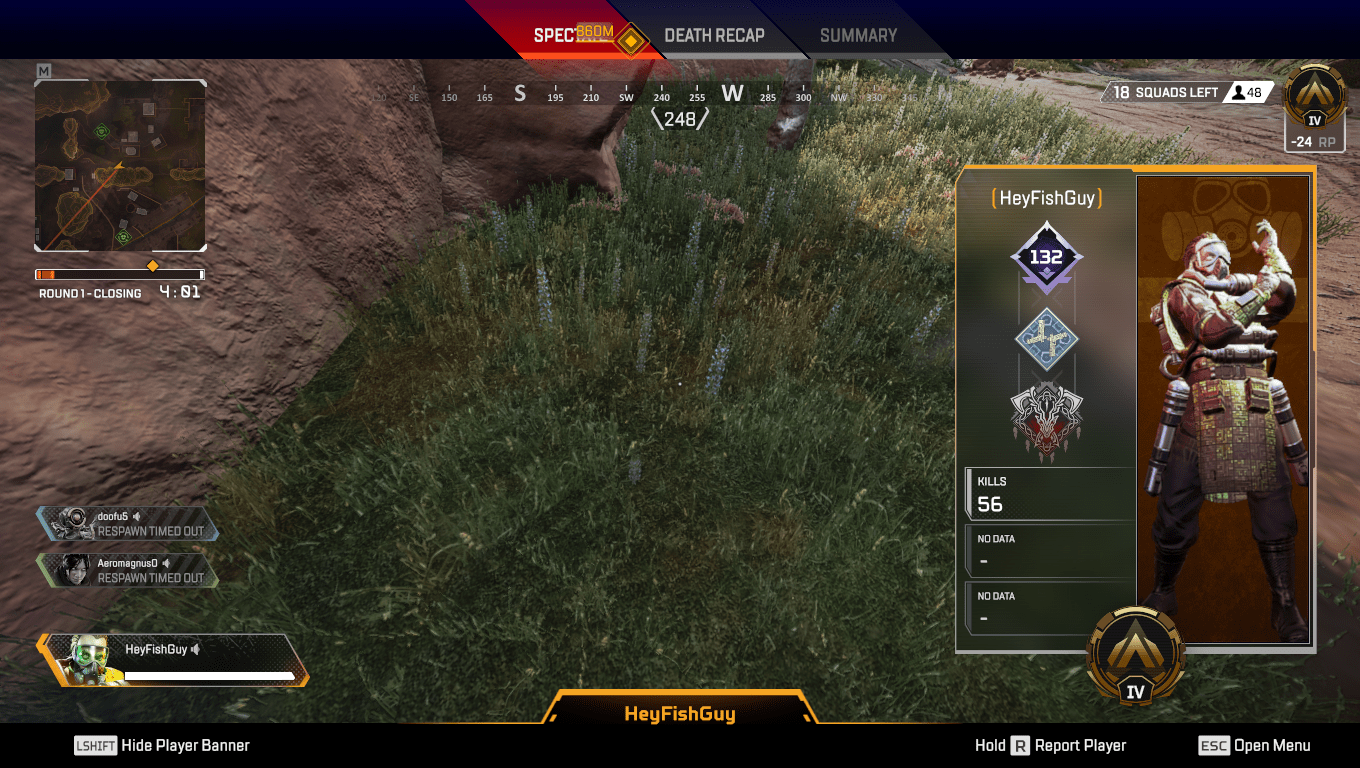Click the KILLS 56 stat tracker
Screen dimensions: 1360x768
[x=1047, y=492]
